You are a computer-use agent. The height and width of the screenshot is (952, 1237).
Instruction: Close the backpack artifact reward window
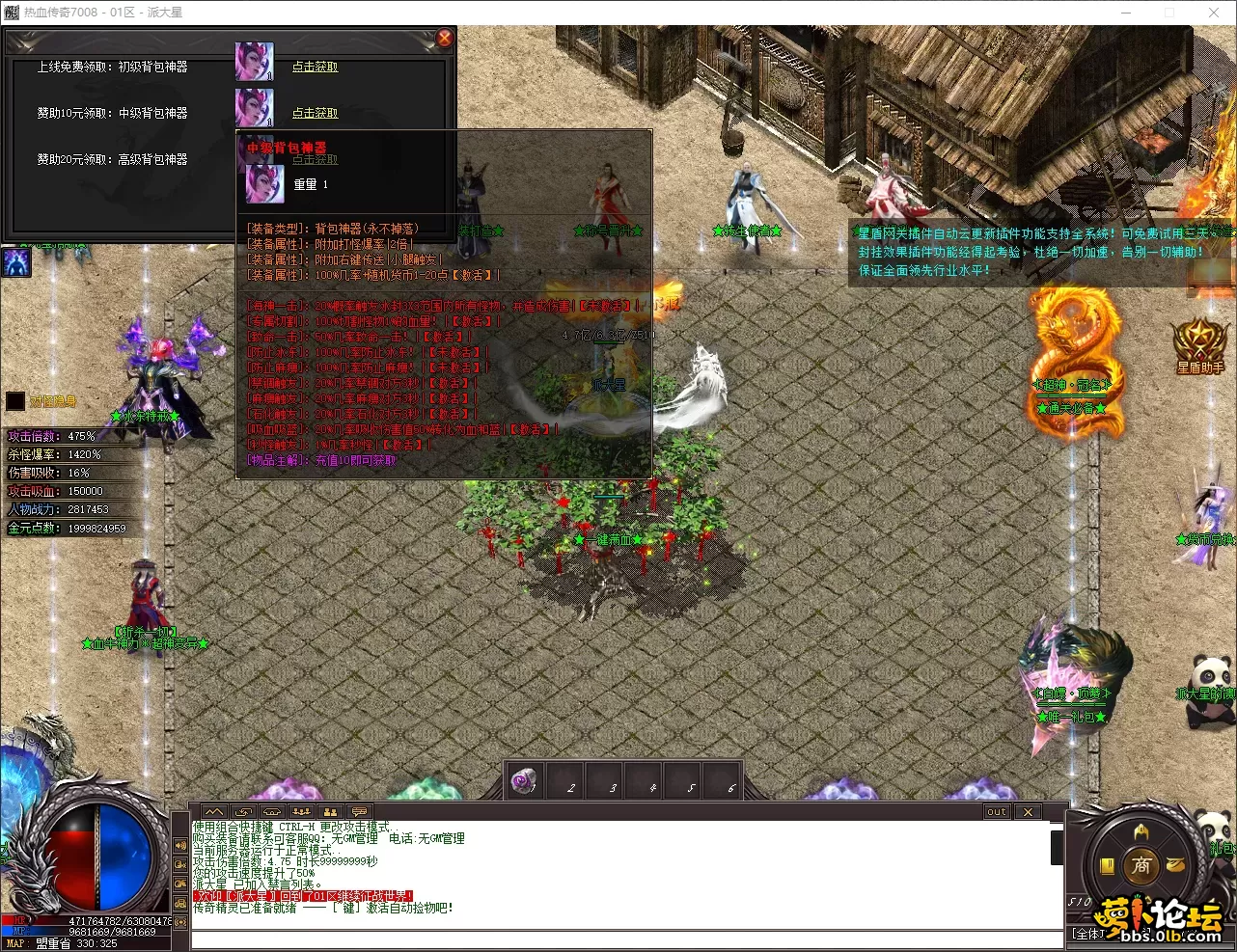(445, 38)
